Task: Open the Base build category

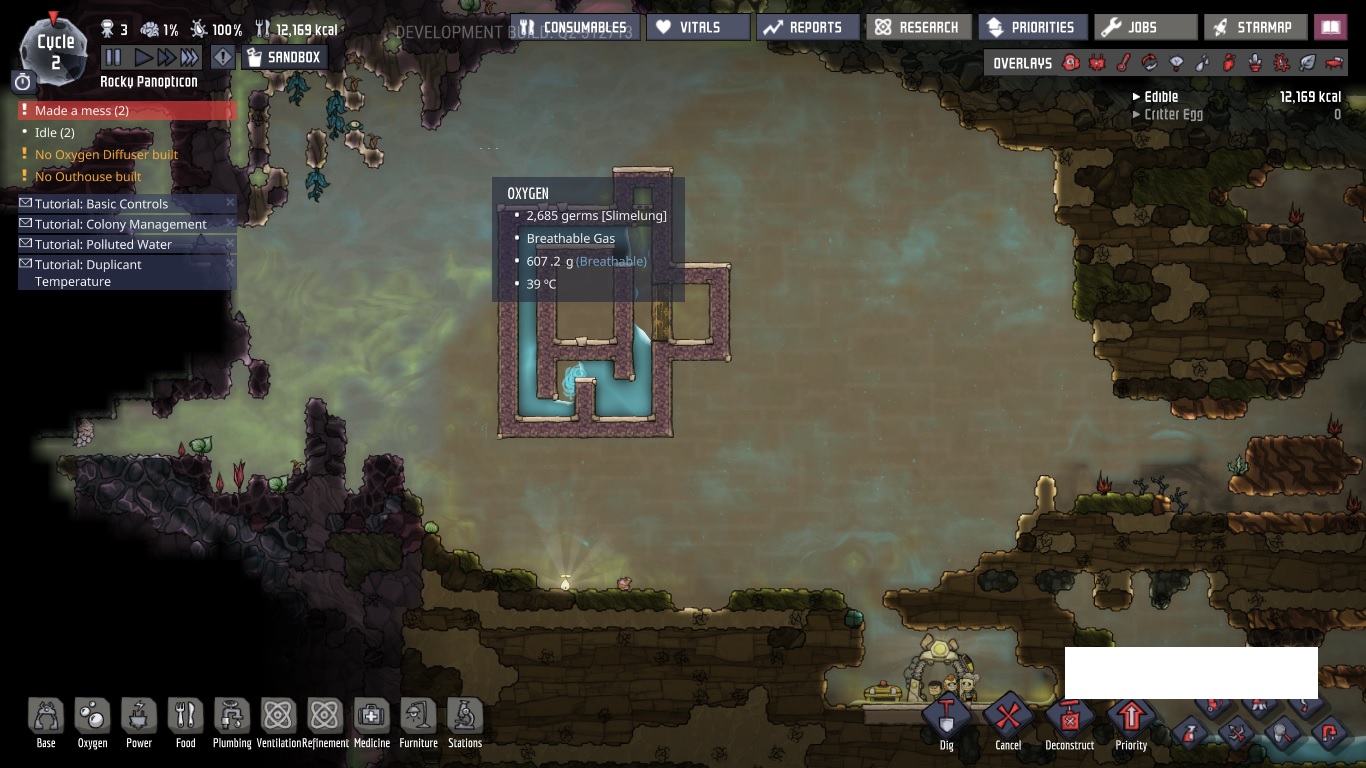Action: coord(46,722)
